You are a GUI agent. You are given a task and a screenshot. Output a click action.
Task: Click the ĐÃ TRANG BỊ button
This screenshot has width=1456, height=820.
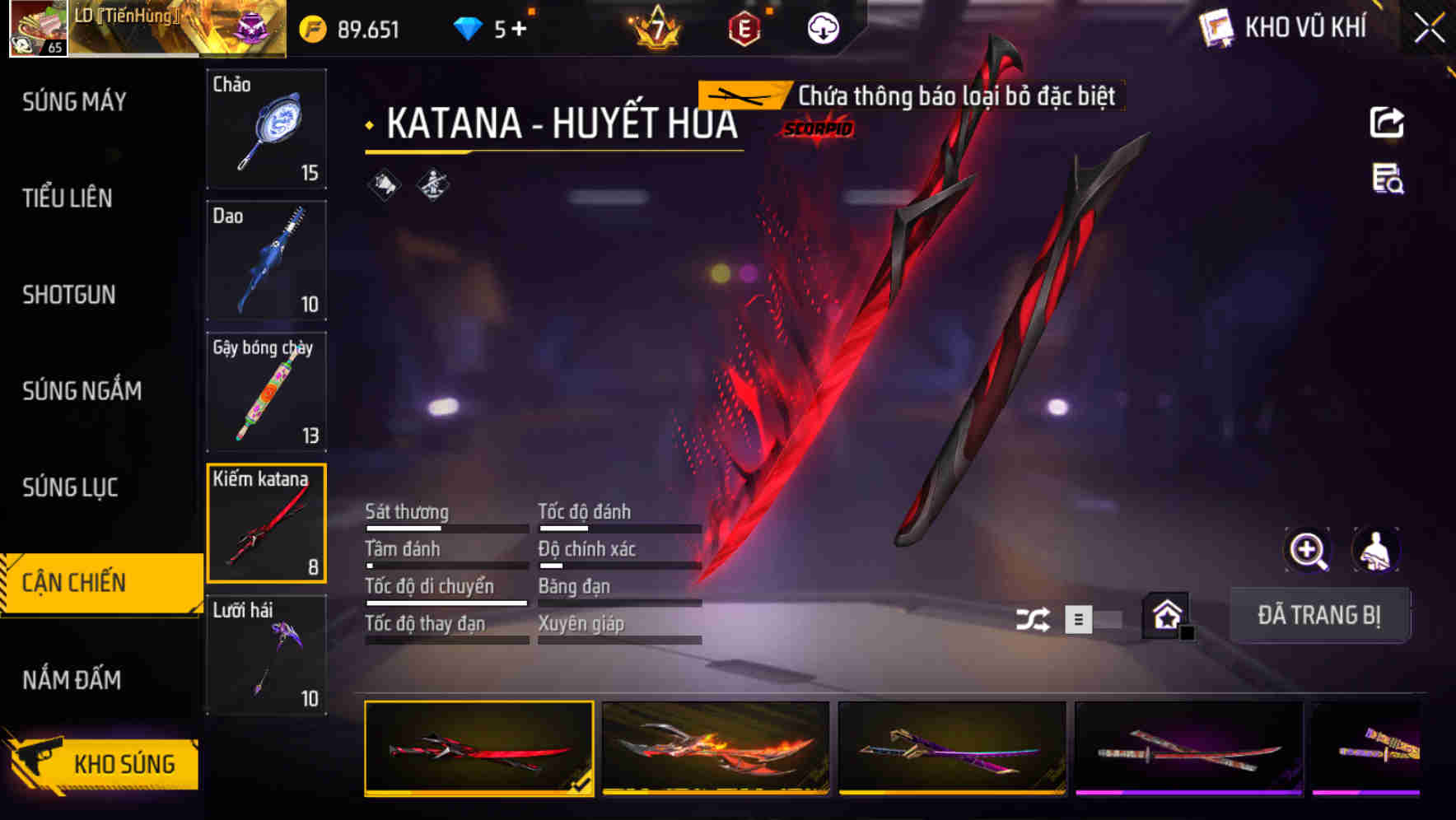[1319, 615]
